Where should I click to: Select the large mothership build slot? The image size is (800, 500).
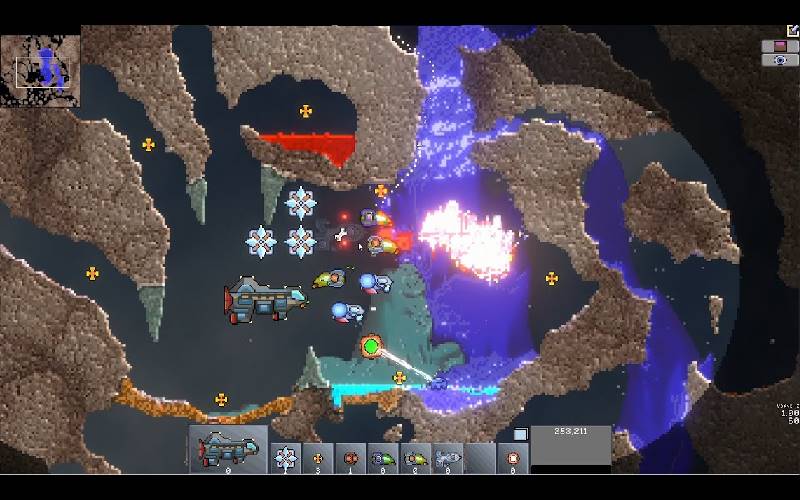coord(228,449)
